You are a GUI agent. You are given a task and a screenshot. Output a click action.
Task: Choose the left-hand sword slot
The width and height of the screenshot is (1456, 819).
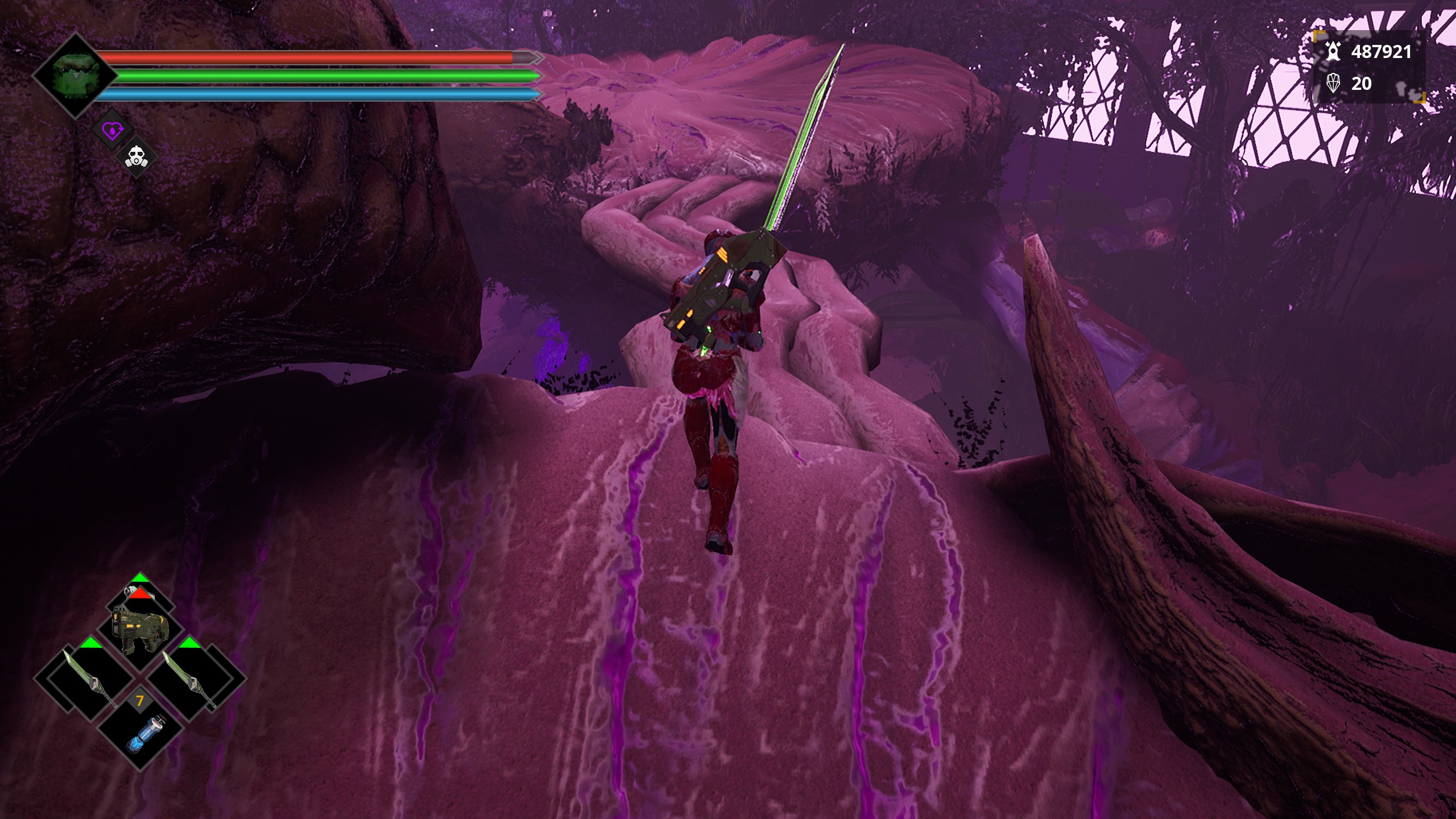[x=85, y=679]
